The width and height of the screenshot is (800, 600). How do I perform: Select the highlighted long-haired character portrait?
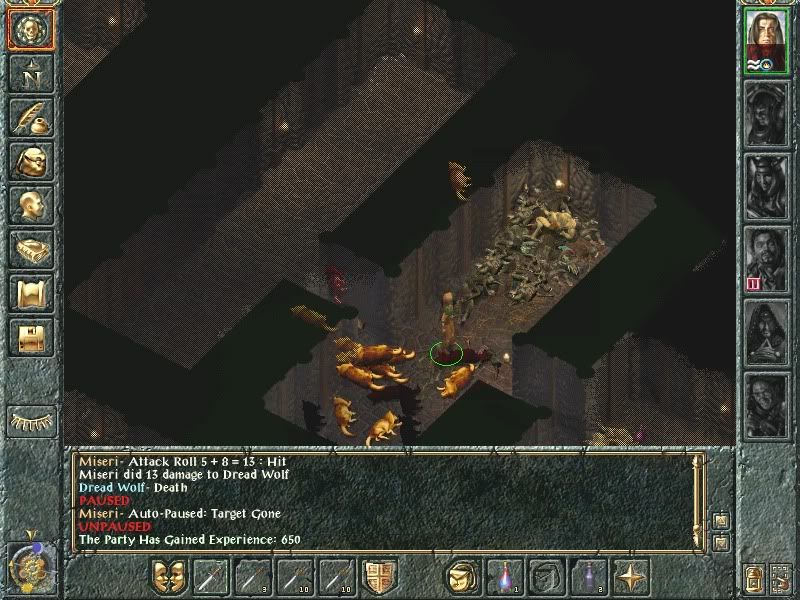(767, 41)
